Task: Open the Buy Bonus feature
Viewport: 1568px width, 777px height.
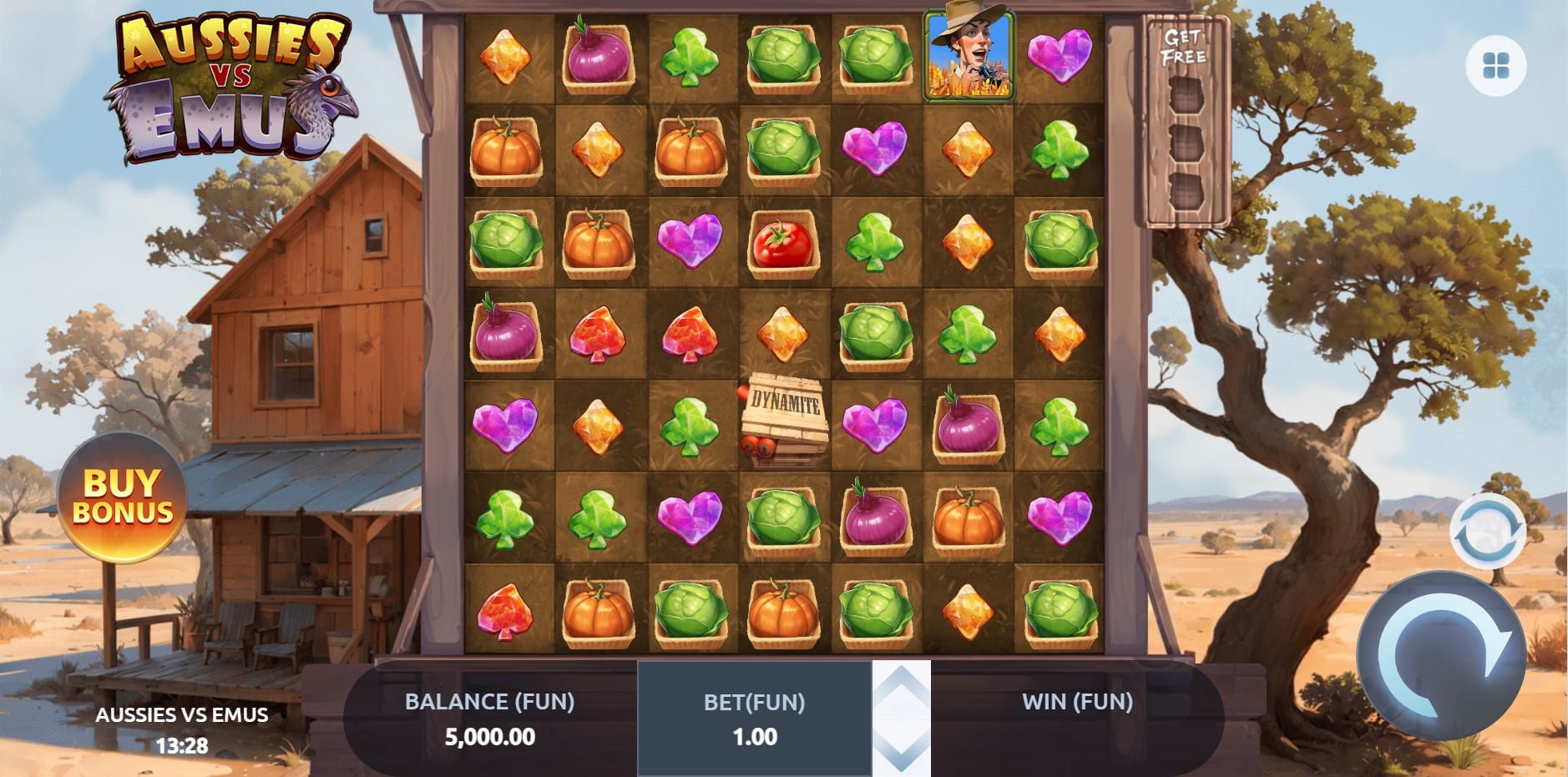Action: coord(123,497)
